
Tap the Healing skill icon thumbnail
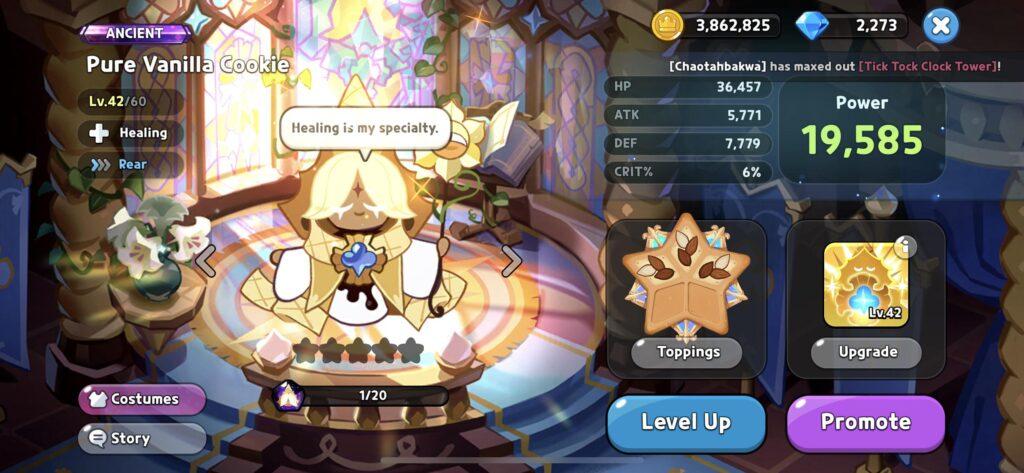(865, 284)
